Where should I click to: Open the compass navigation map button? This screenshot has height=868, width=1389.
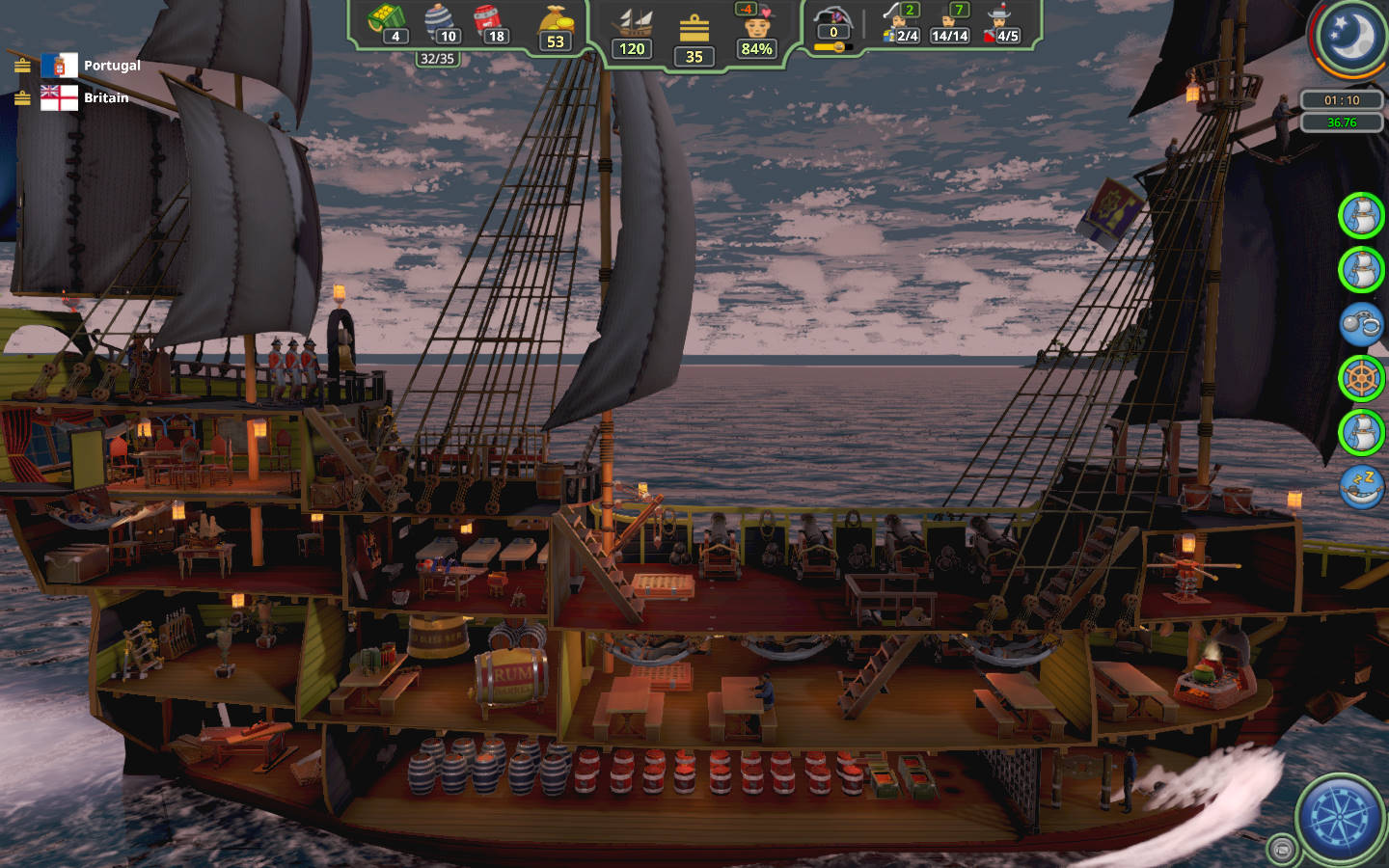point(1341,817)
